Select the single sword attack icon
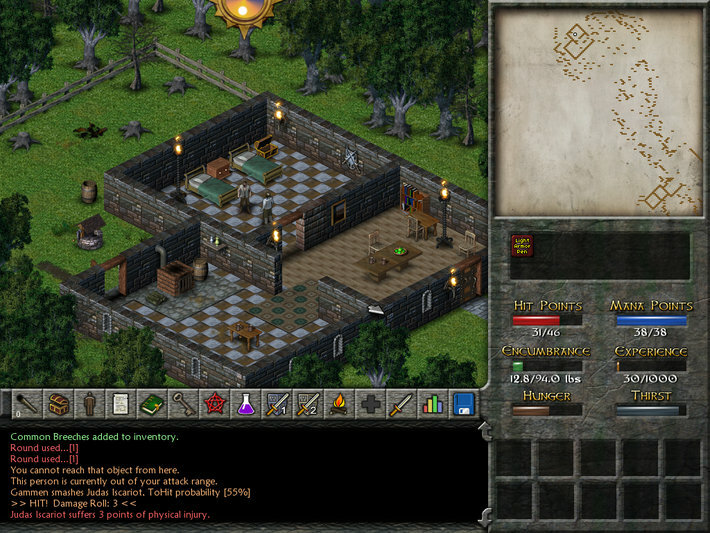 point(400,404)
